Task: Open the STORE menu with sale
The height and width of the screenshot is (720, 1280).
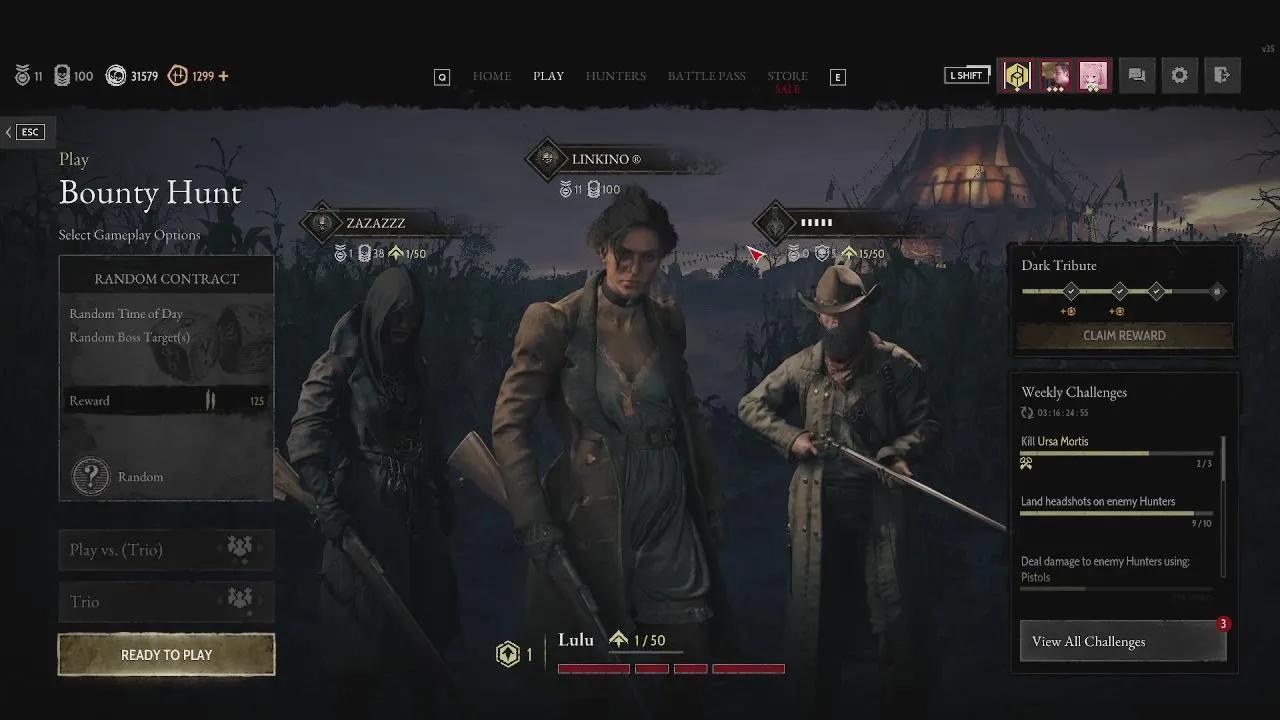Action: 787,75
